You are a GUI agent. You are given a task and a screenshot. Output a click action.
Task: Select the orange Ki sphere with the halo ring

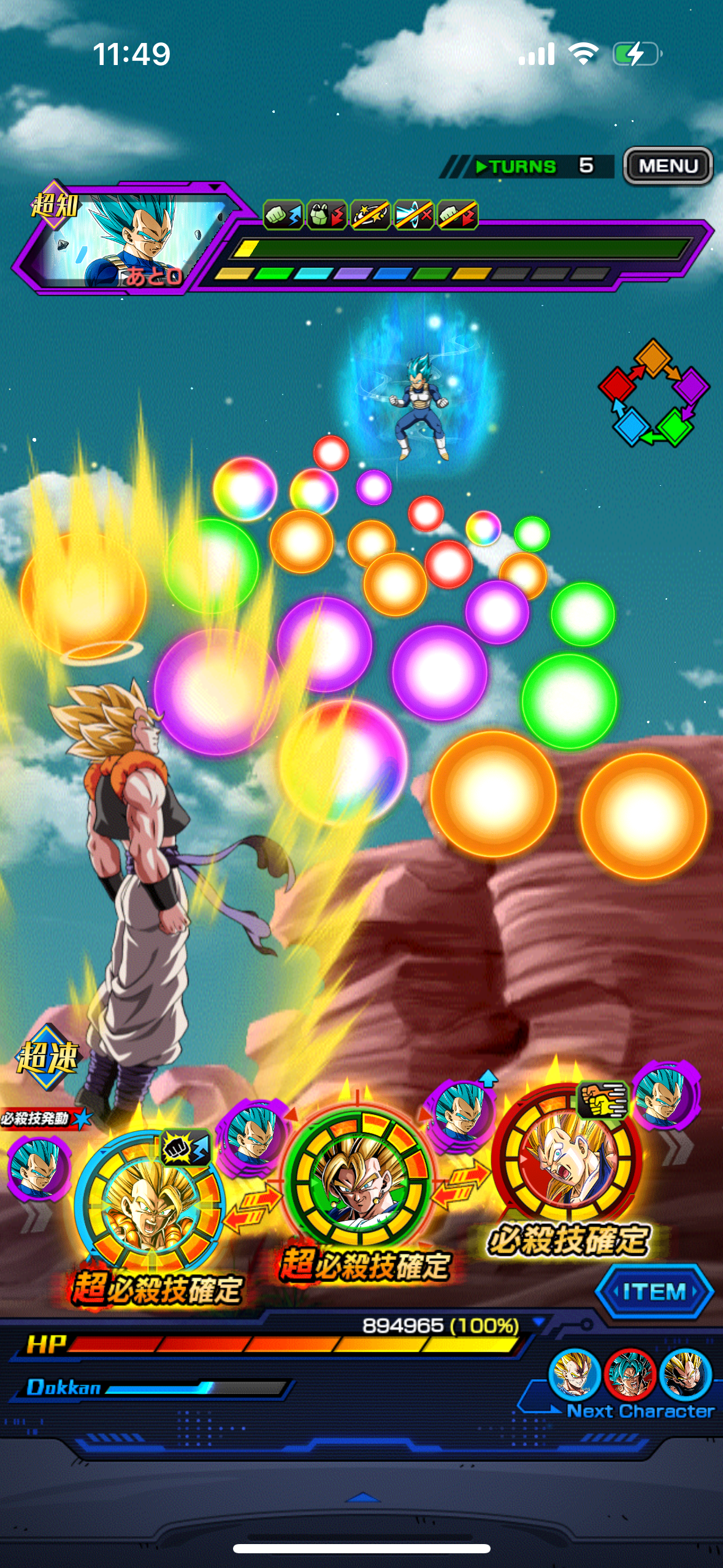[x=83, y=596]
